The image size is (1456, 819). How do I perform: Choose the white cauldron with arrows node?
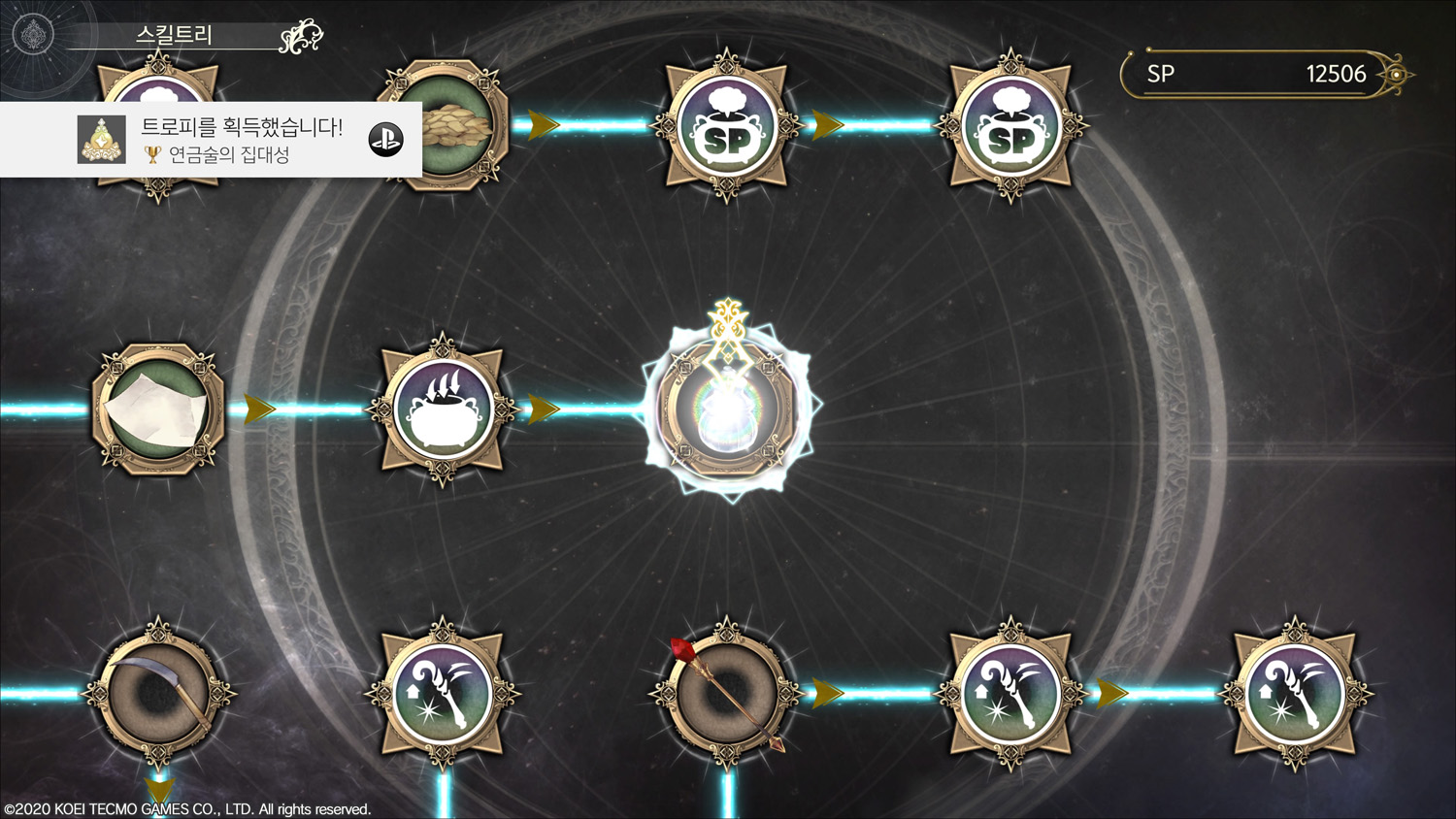(x=443, y=409)
